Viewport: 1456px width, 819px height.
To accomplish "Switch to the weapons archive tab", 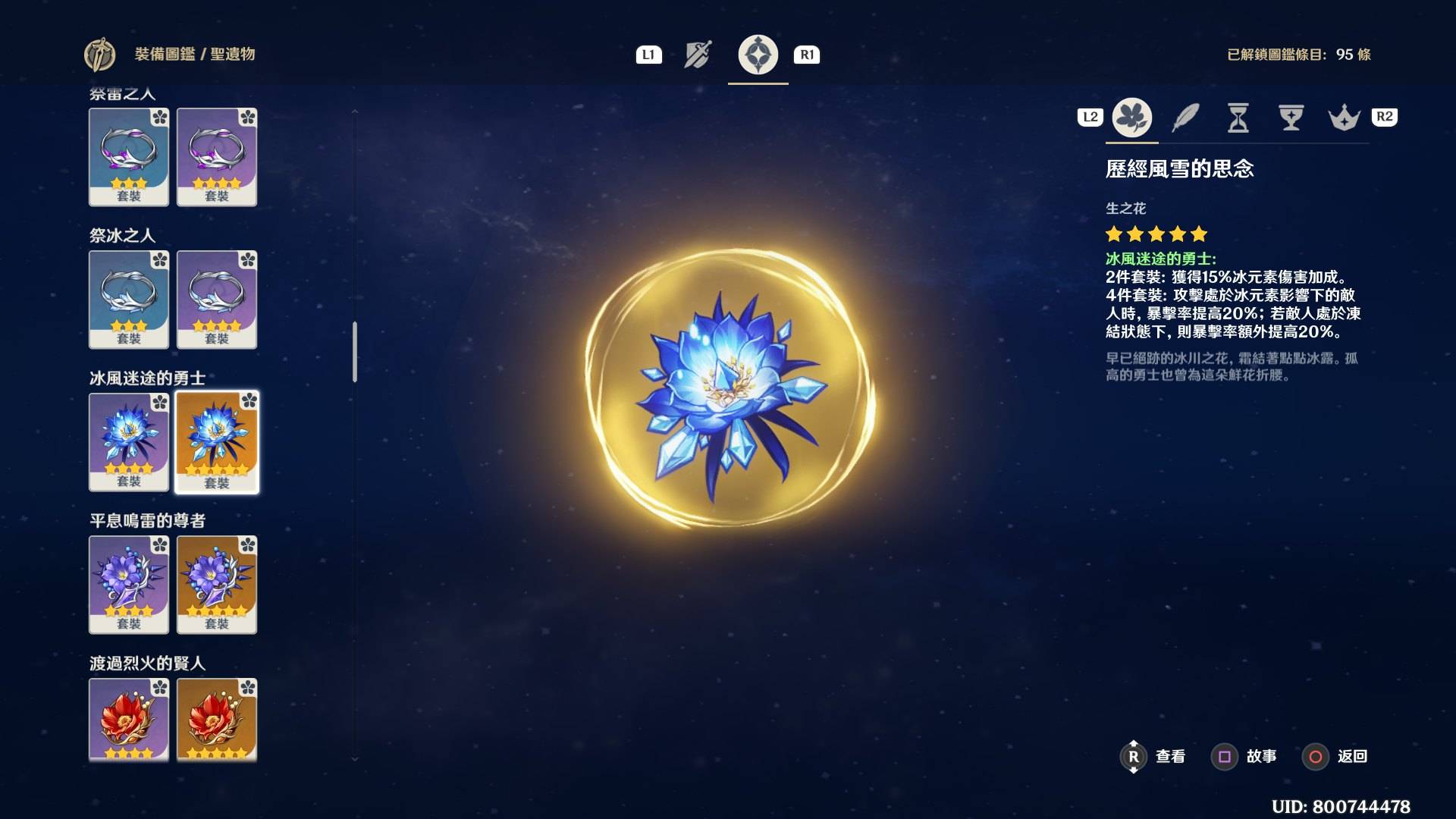I will 698,55.
